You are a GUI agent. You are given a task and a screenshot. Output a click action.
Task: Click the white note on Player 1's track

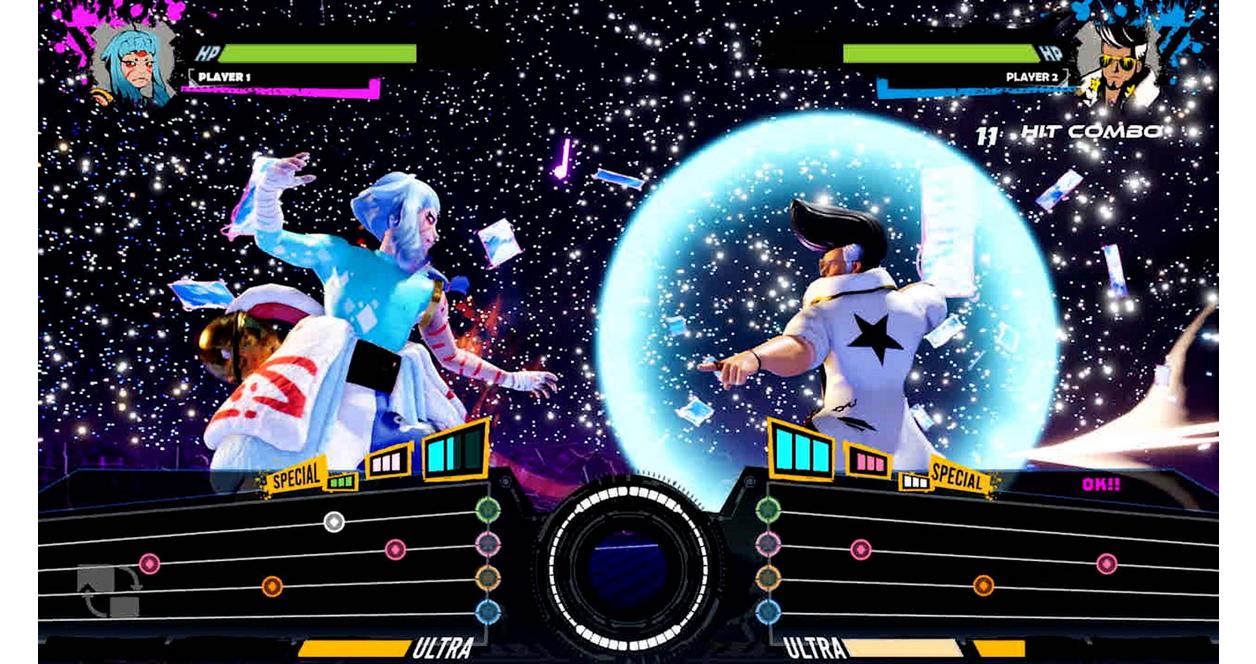click(334, 521)
